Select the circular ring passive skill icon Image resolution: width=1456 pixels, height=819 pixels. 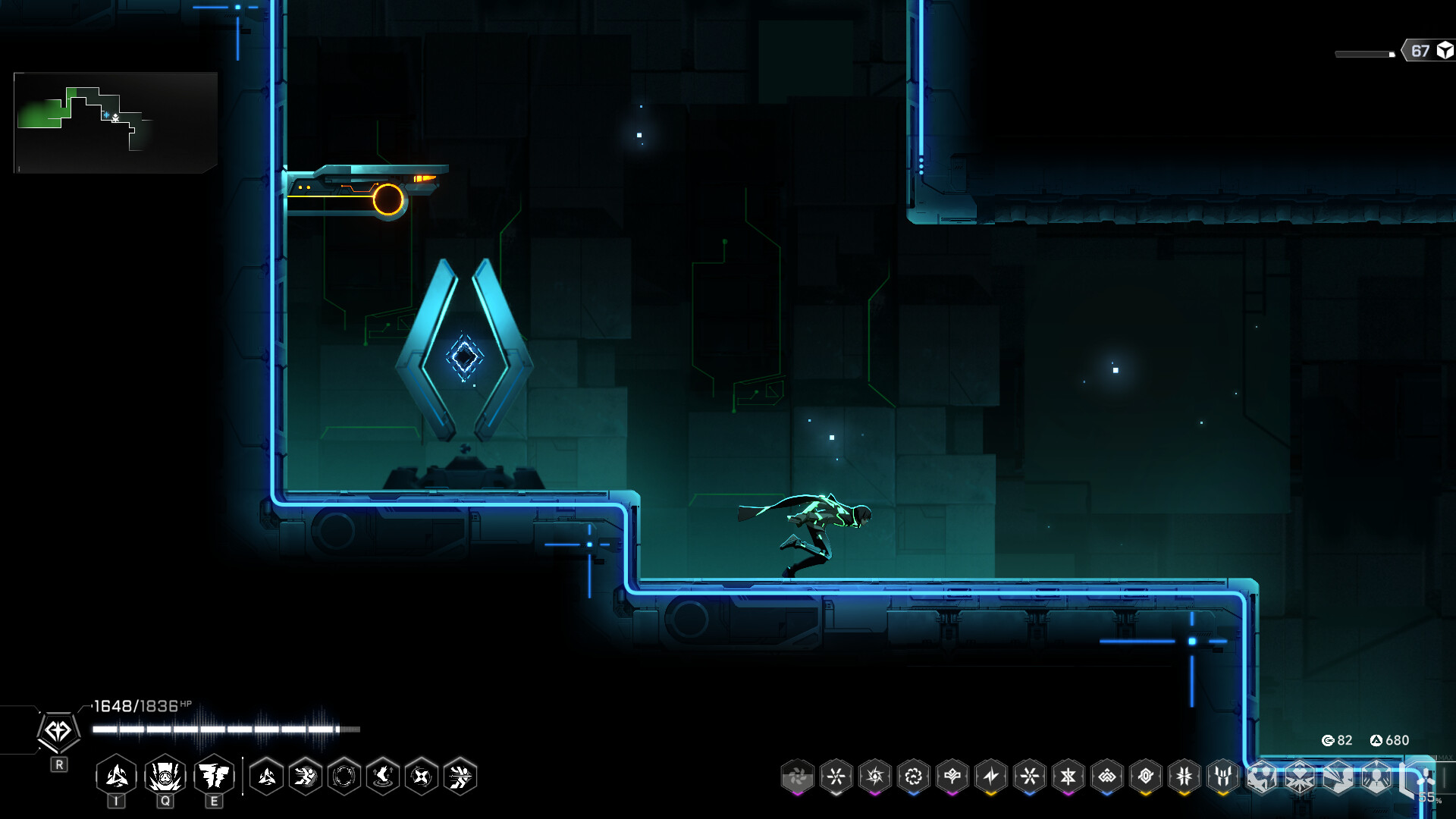click(x=344, y=777)
